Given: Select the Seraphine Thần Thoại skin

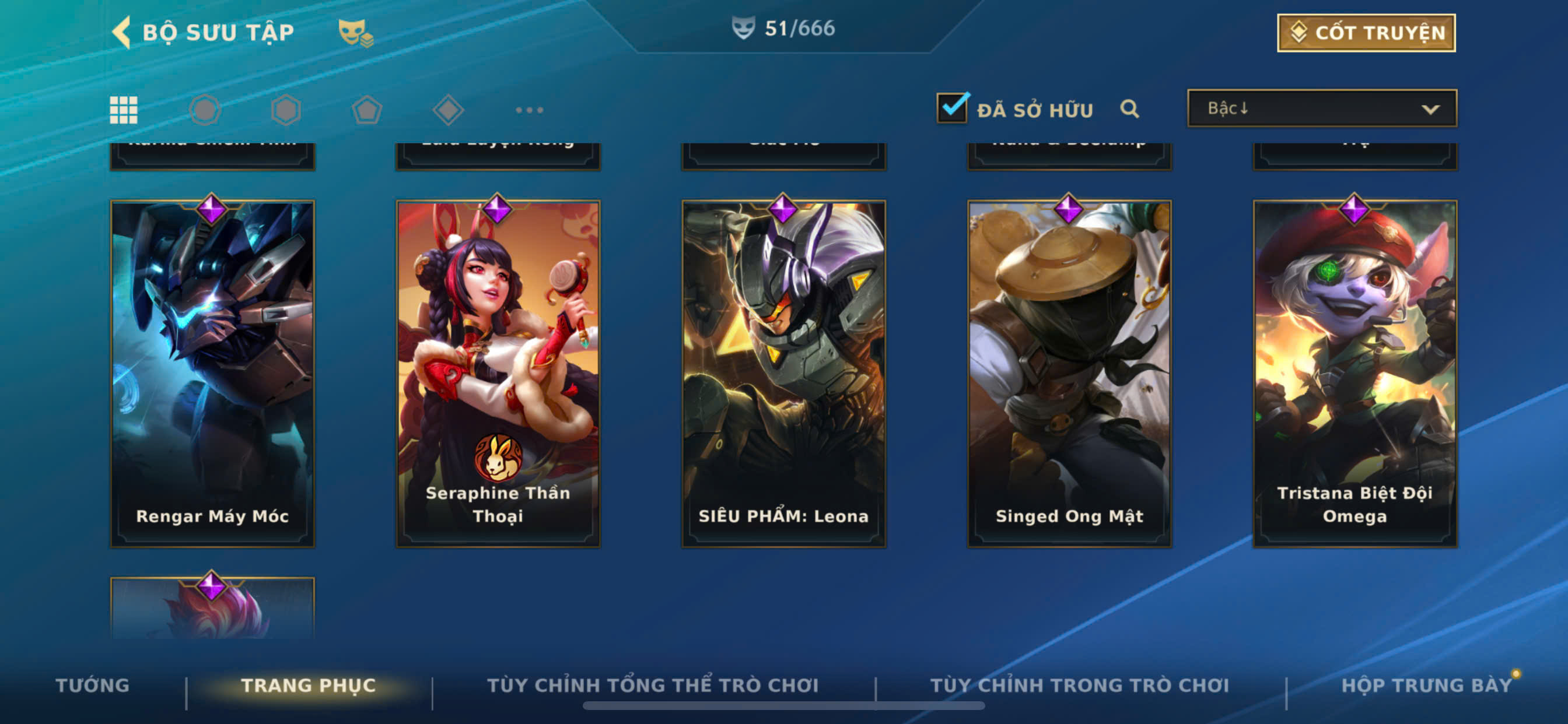Looking at the screenshot, I should point(498,374).
